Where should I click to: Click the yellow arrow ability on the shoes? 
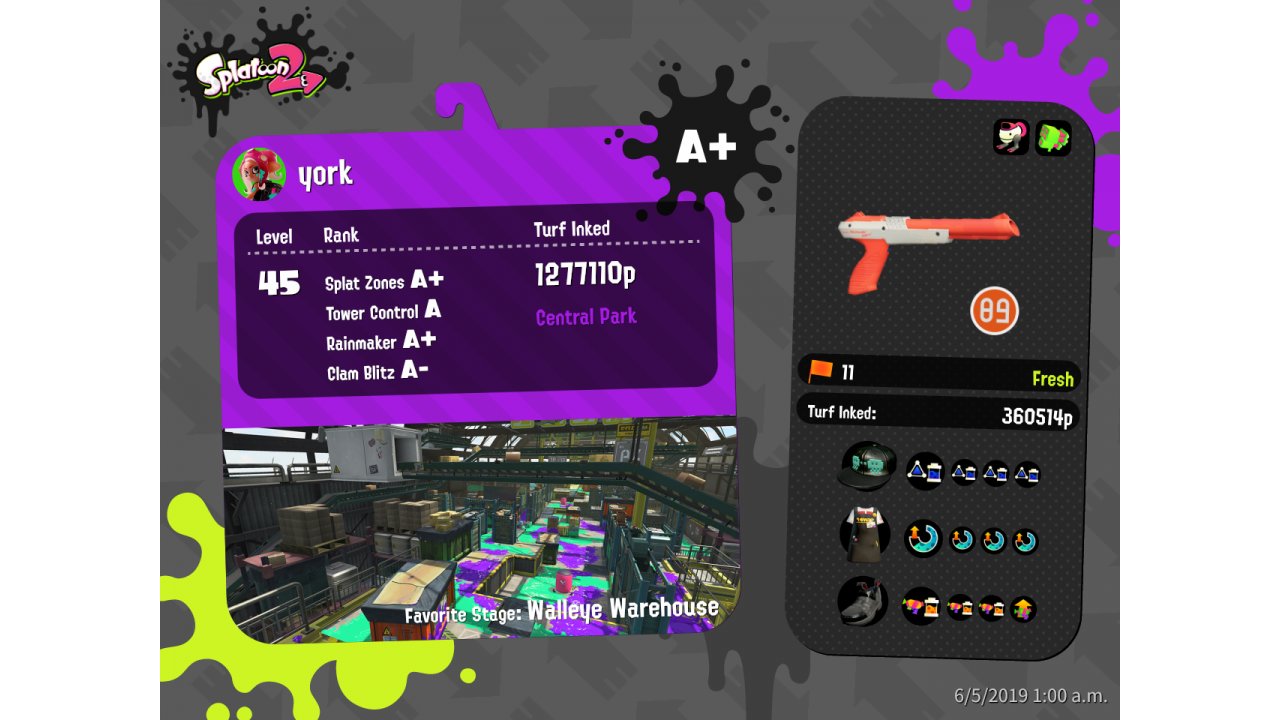coord(1023,609)
